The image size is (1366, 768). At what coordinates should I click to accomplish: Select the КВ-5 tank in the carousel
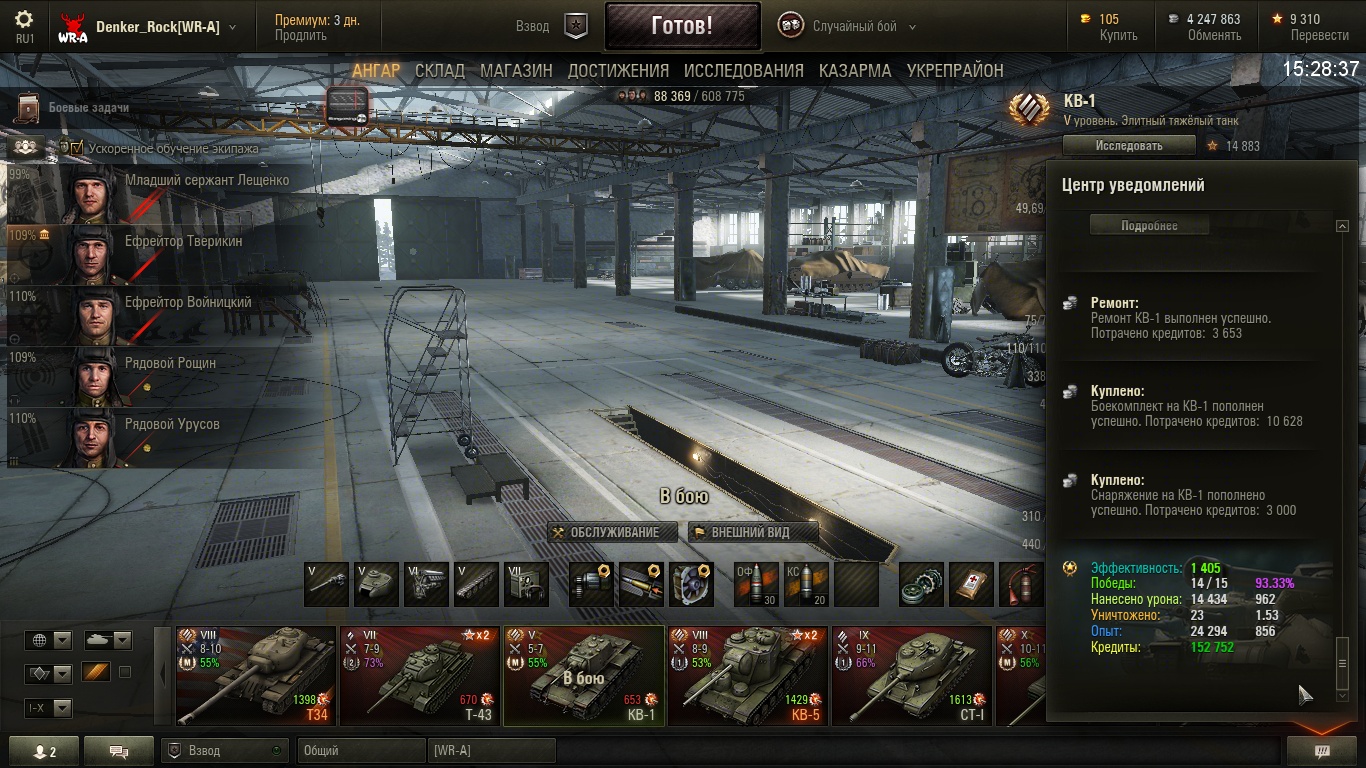click(x=748, y=675)
